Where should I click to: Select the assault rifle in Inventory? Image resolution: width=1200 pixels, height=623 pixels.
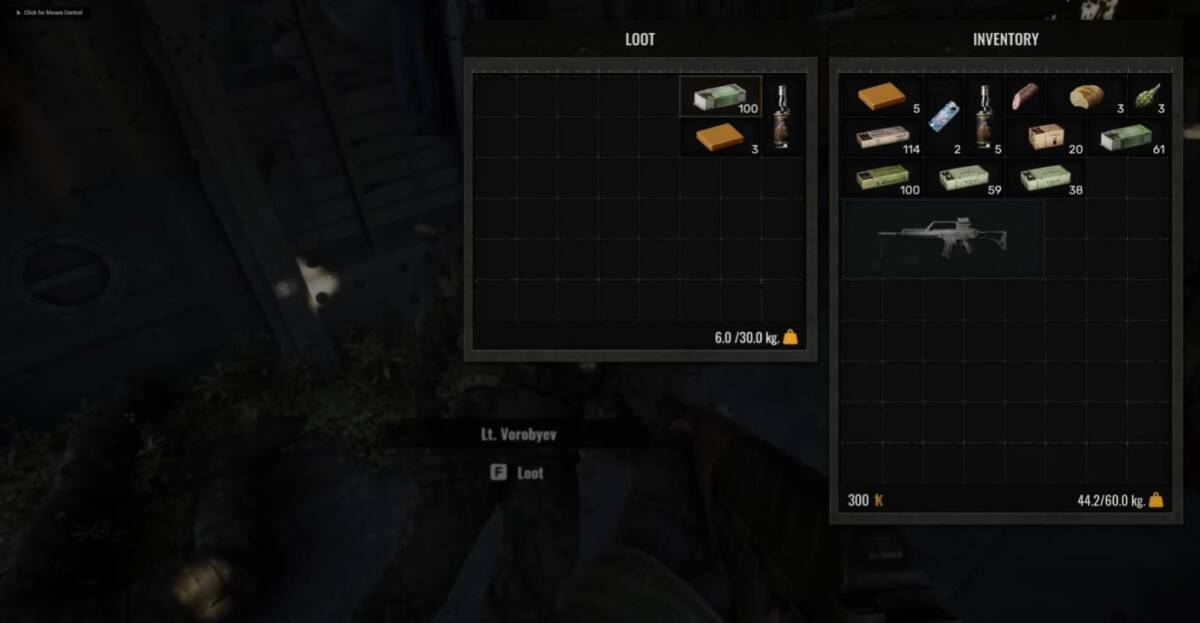click(942, 238)
